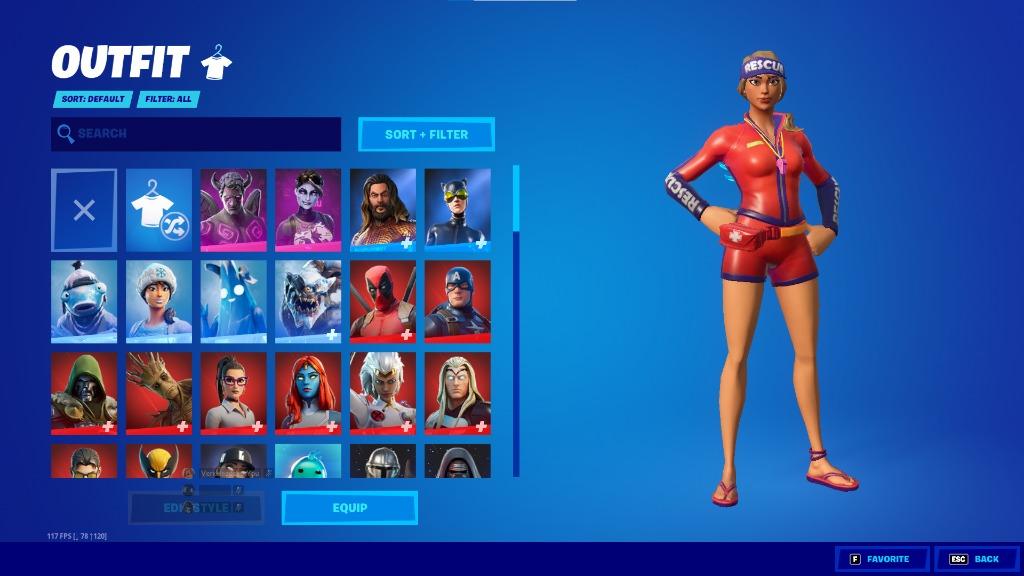Select the blue-skinned Mystique outfit
The height and width of the screenshot is (576, 1024).
(x=308, y=392)
